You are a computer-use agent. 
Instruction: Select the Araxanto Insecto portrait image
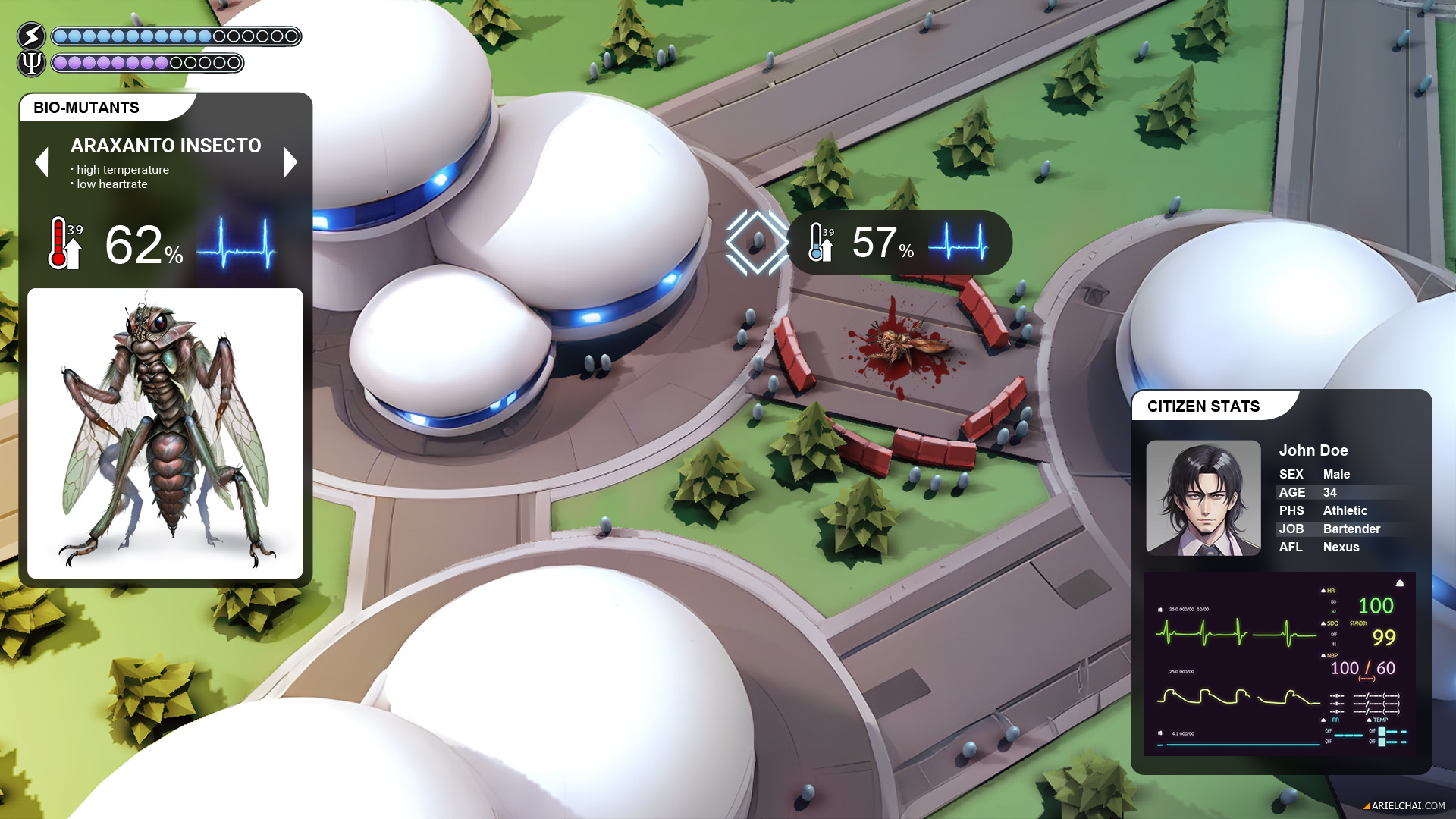[x=165, y=433]
